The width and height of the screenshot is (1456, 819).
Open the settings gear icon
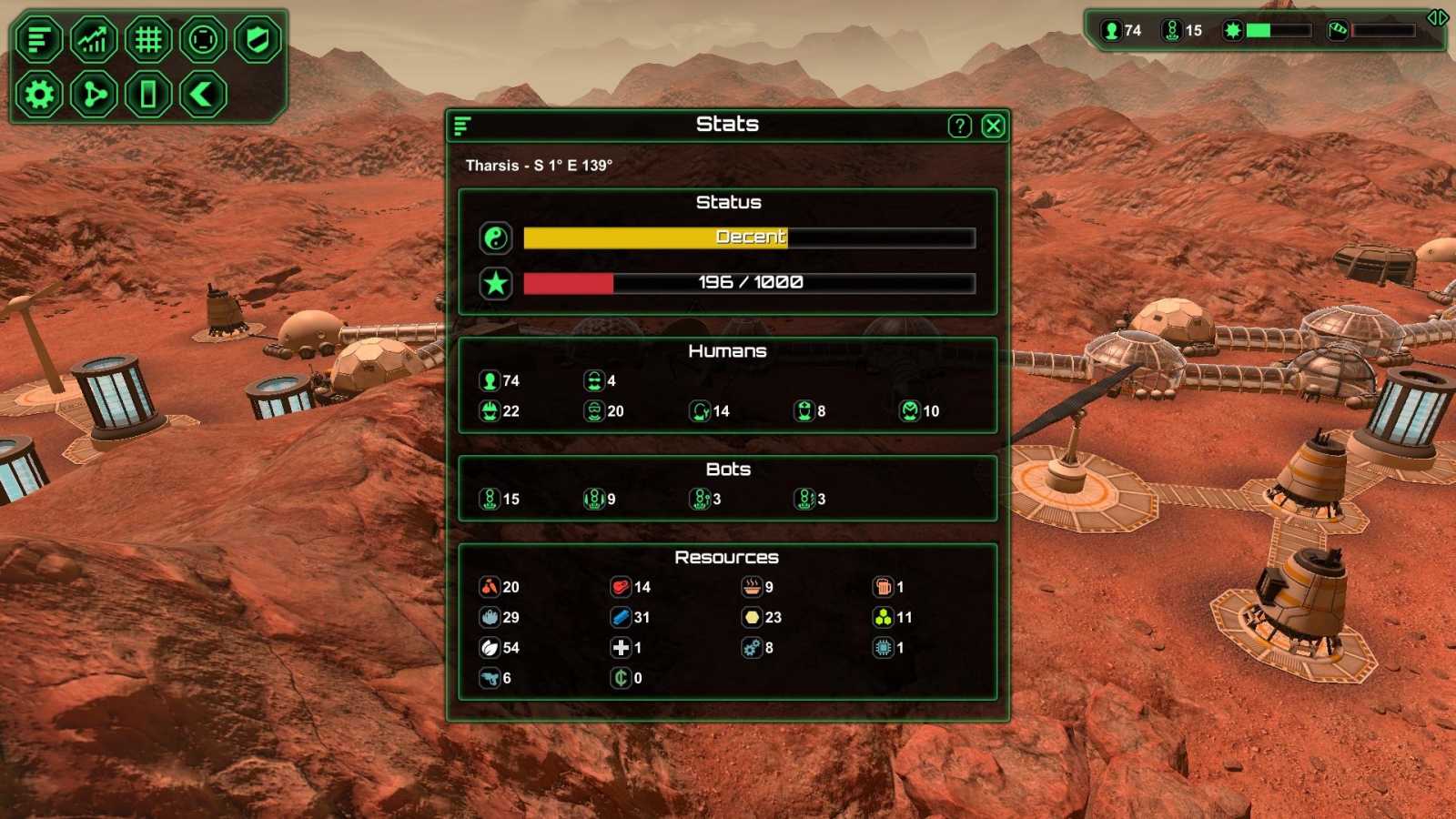click(x=39, y=94)
